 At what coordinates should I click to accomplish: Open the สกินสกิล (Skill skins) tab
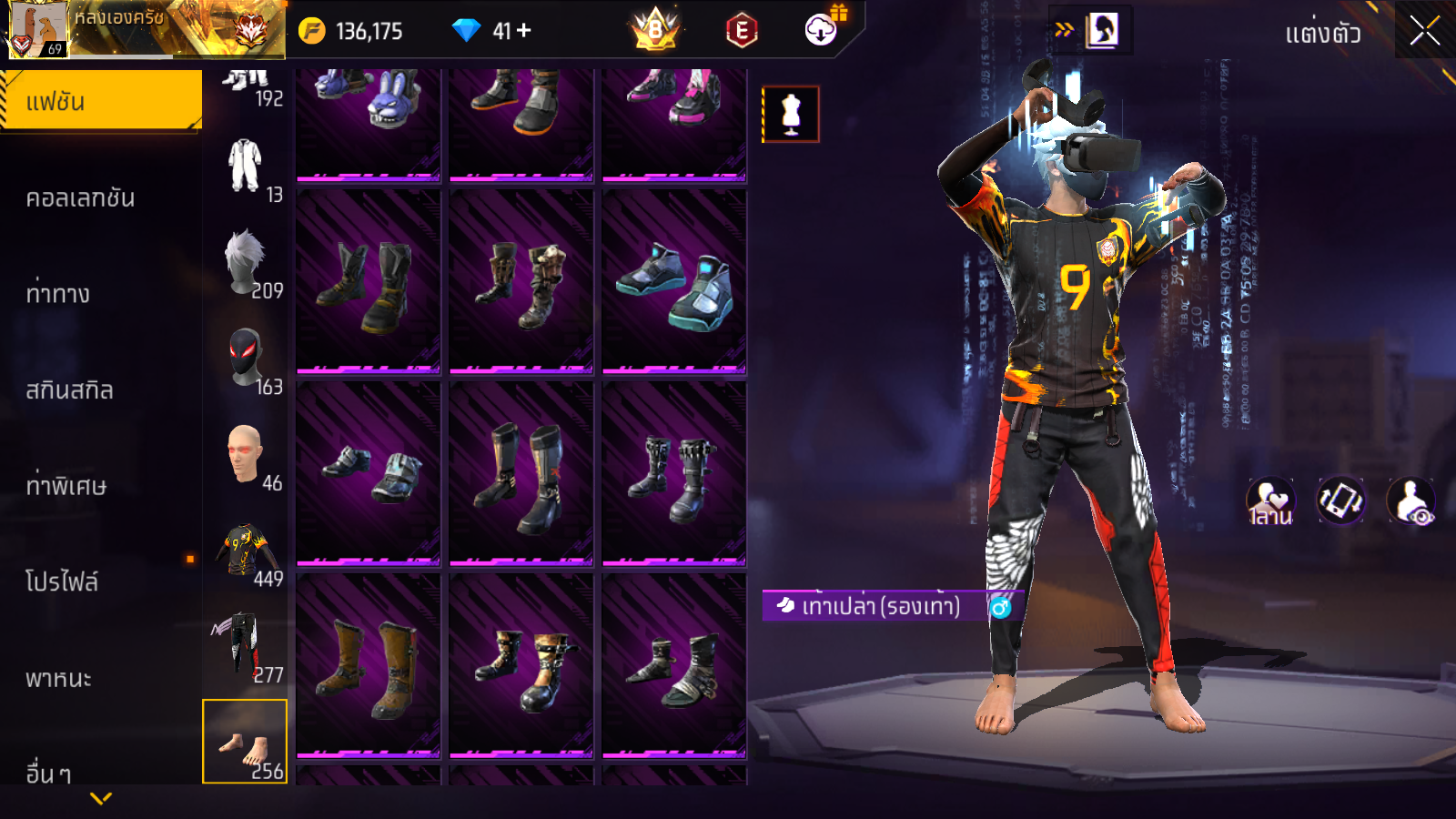(70, 390)
